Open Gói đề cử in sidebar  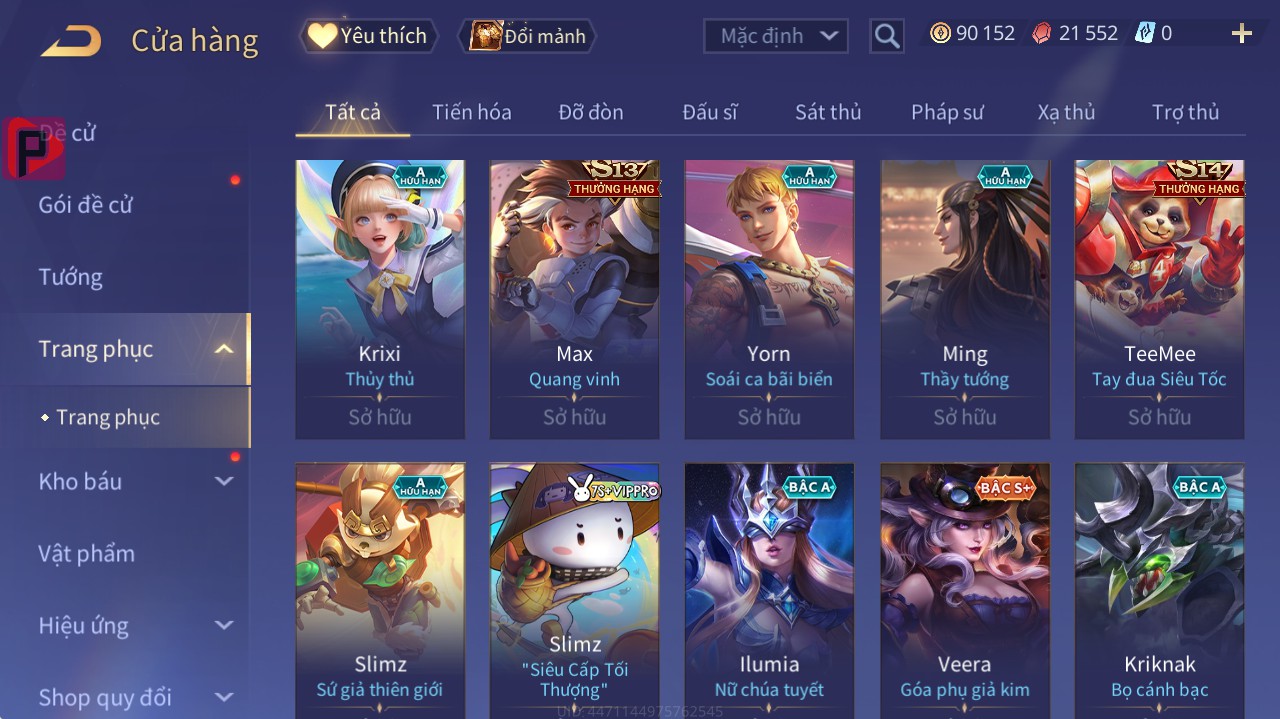click(86, 205)
